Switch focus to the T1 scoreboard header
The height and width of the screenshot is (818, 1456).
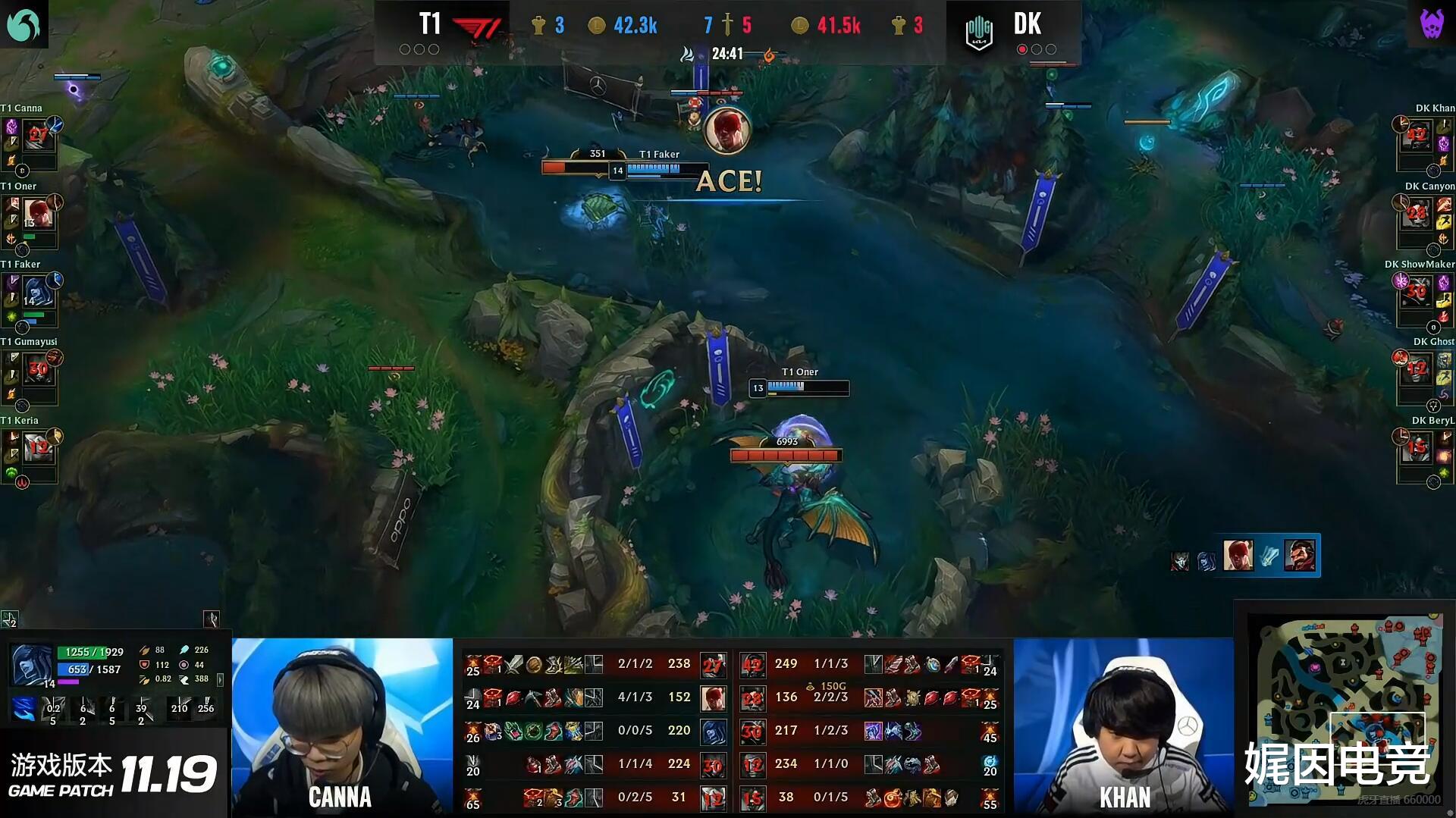click(x=431, y=24)
